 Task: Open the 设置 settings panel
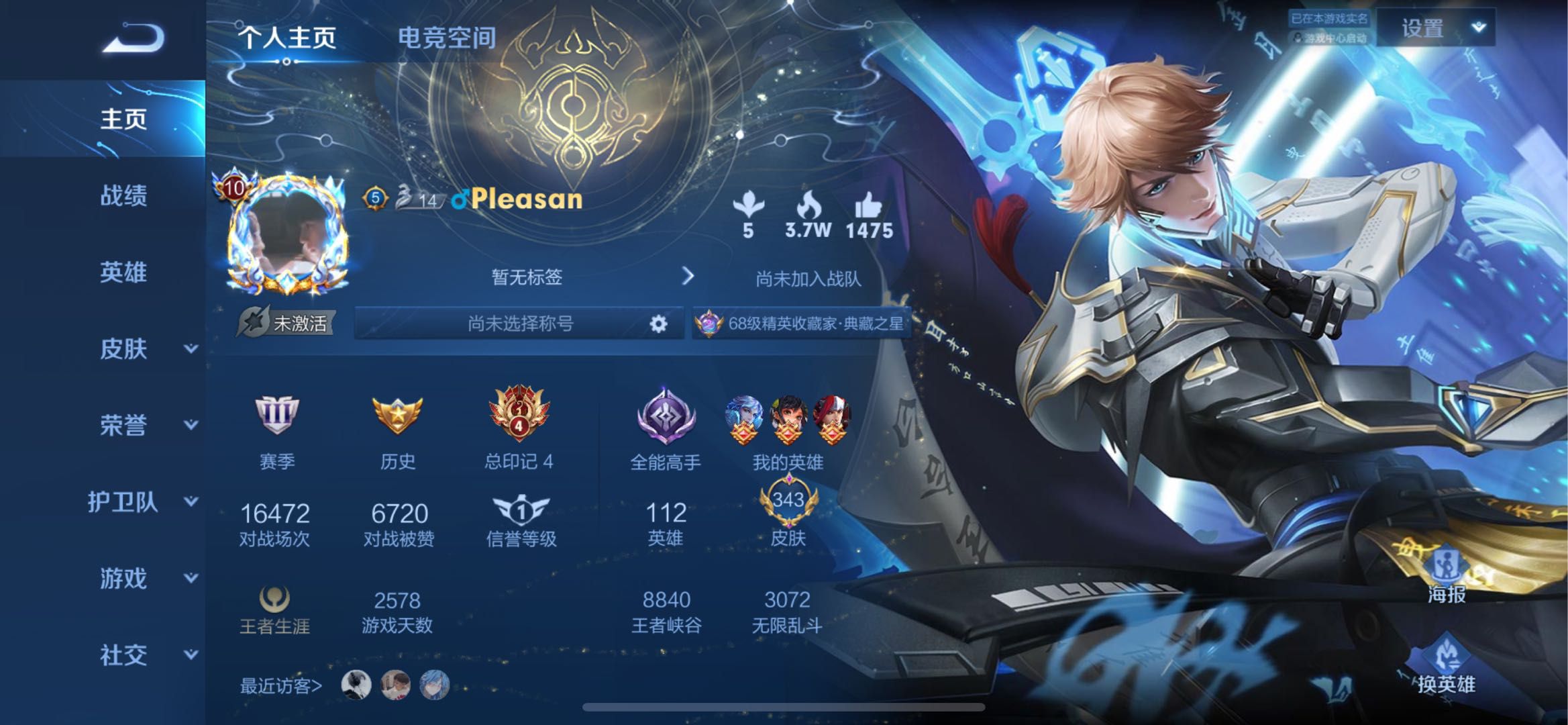click(1419, 30)
